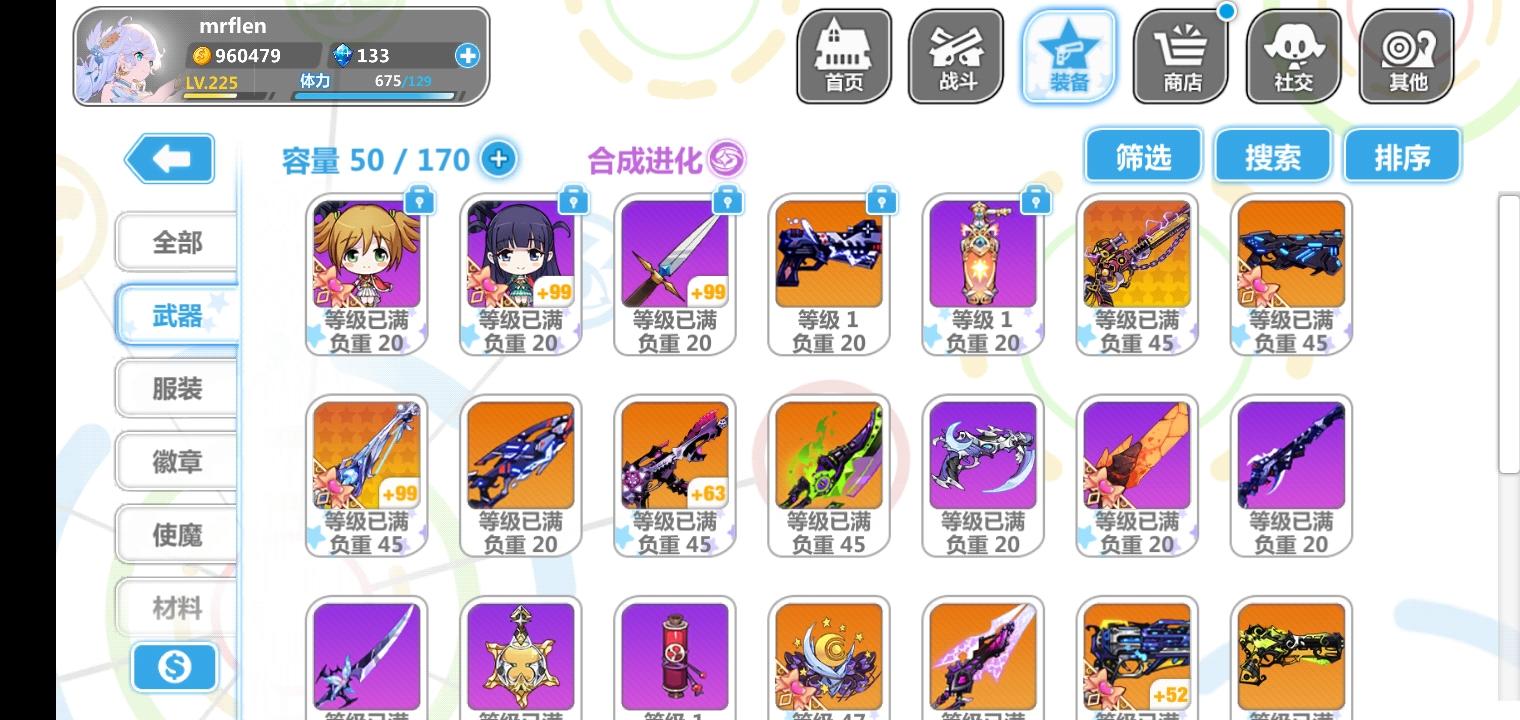This screenshot has width=1520, height=720.
Task: Open the 社交 social icon
Action: click(1292, 55)
